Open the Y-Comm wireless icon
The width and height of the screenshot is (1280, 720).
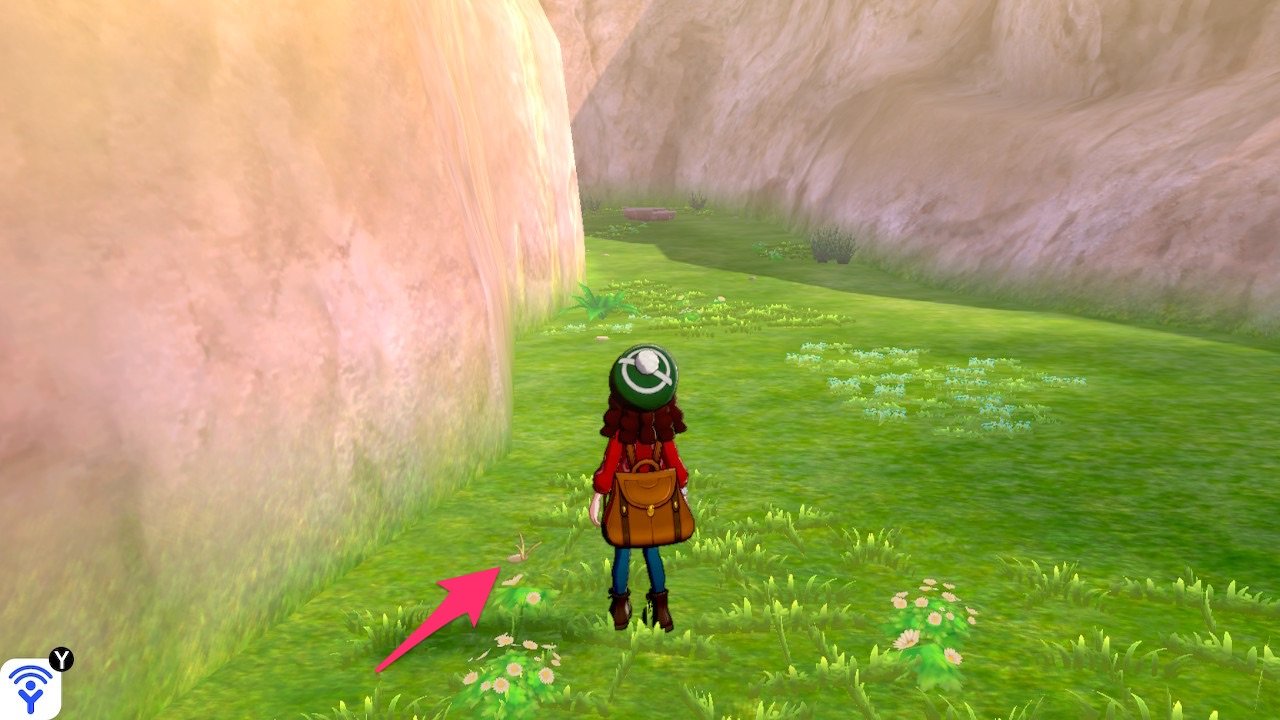click(x=30, y=688)
